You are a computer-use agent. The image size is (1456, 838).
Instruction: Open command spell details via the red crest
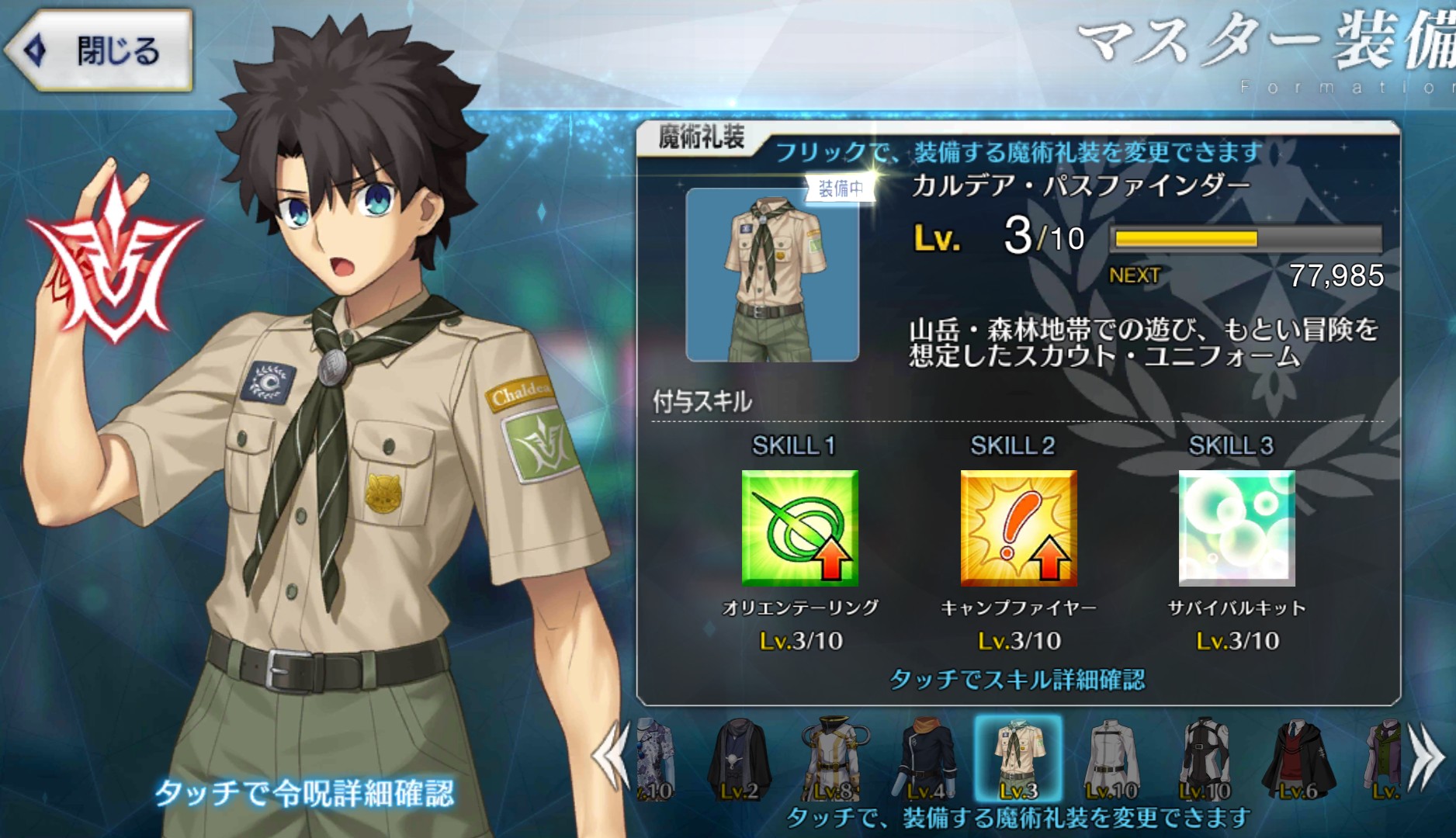pos(113,256)
